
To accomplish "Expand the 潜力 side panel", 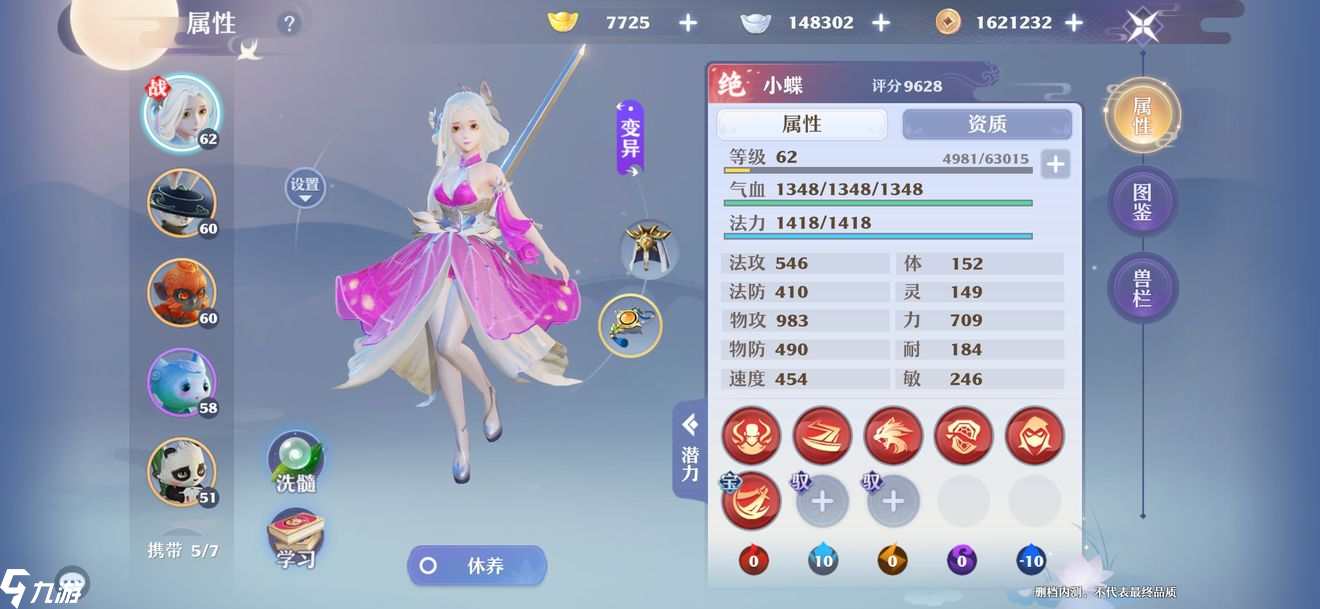I will pos(690,450).
